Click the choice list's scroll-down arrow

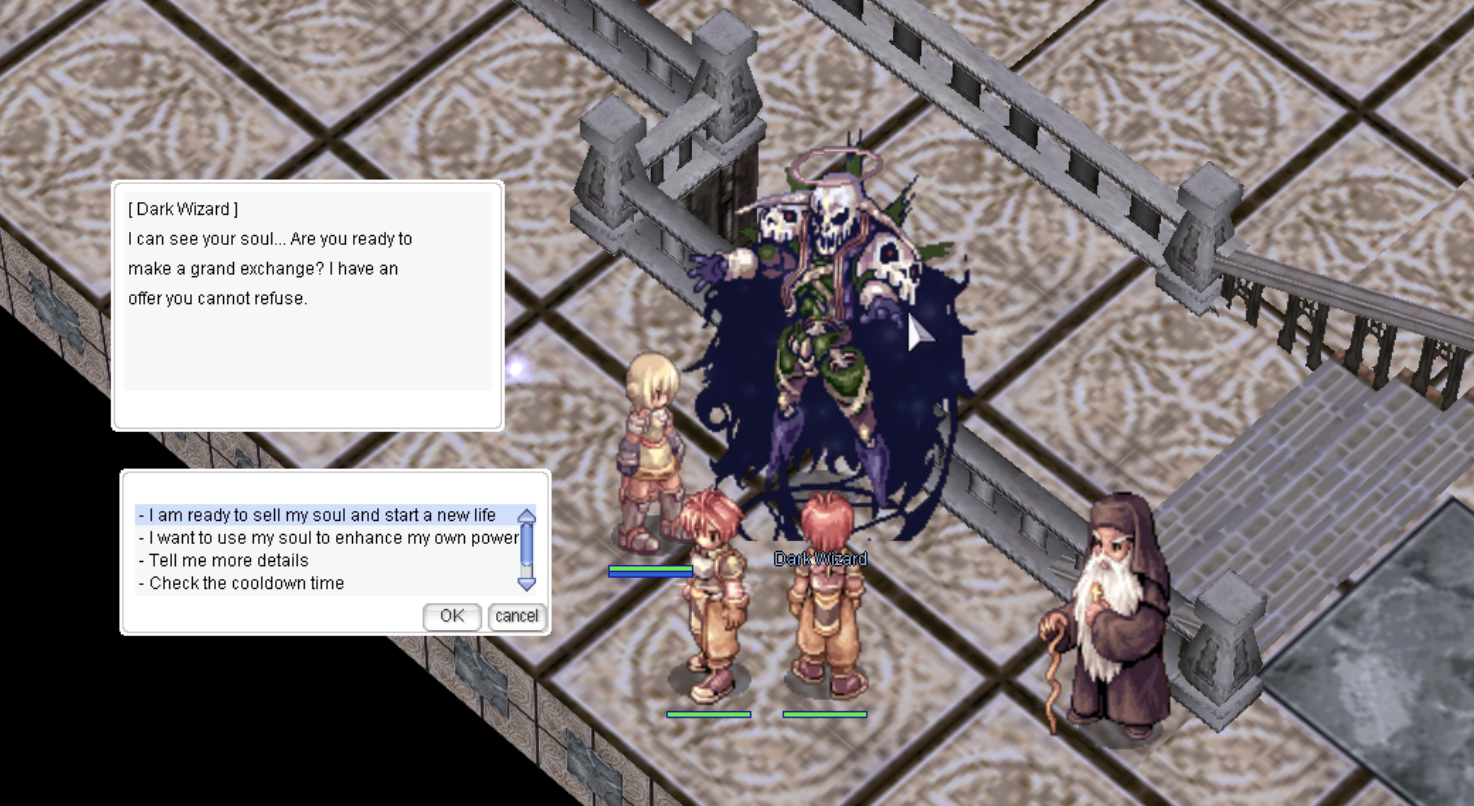click(527, 583)
